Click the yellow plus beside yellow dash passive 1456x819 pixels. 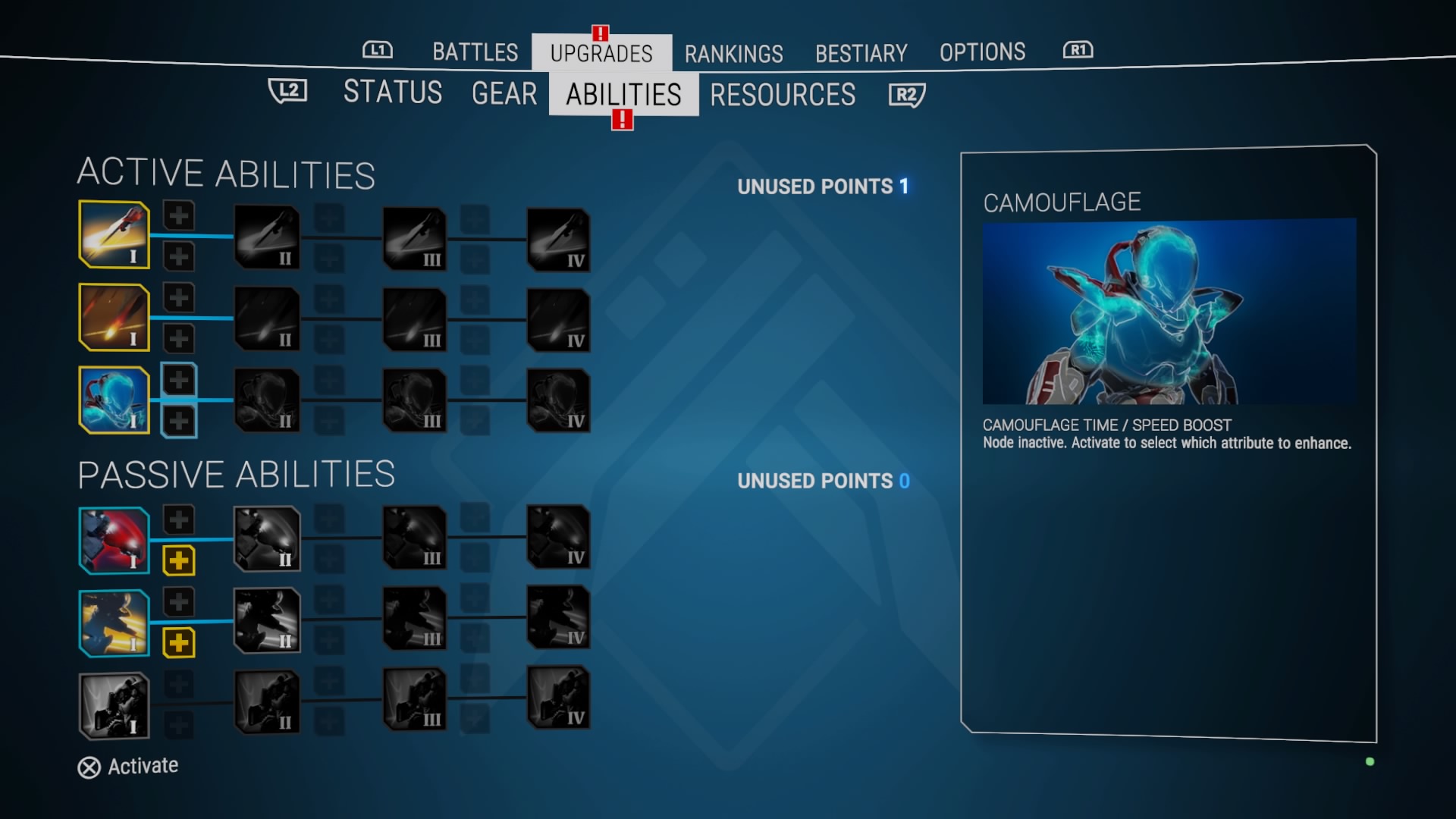click(x=179, y=643)
